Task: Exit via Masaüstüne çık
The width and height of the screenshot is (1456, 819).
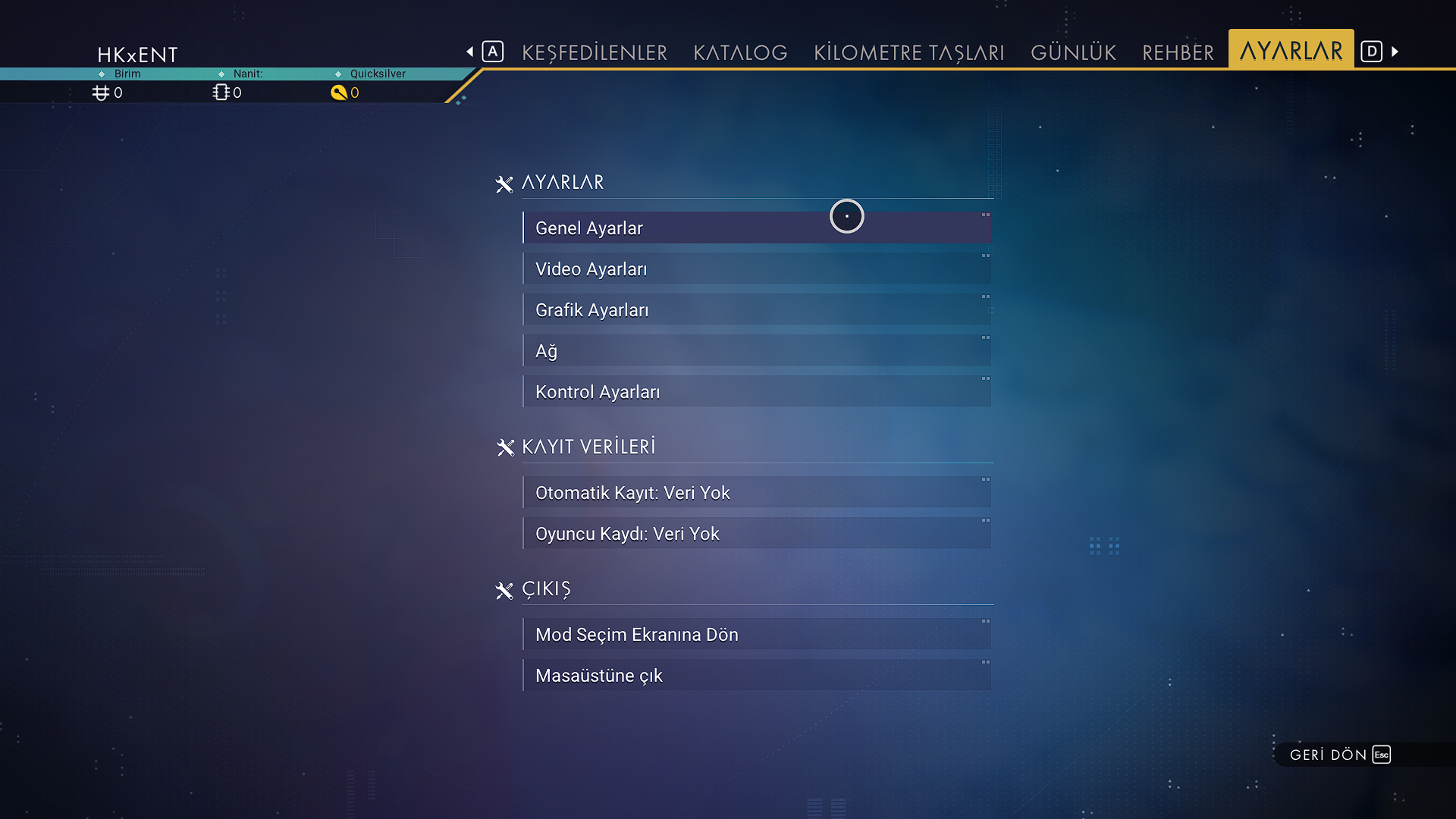Action: [756, 676]
